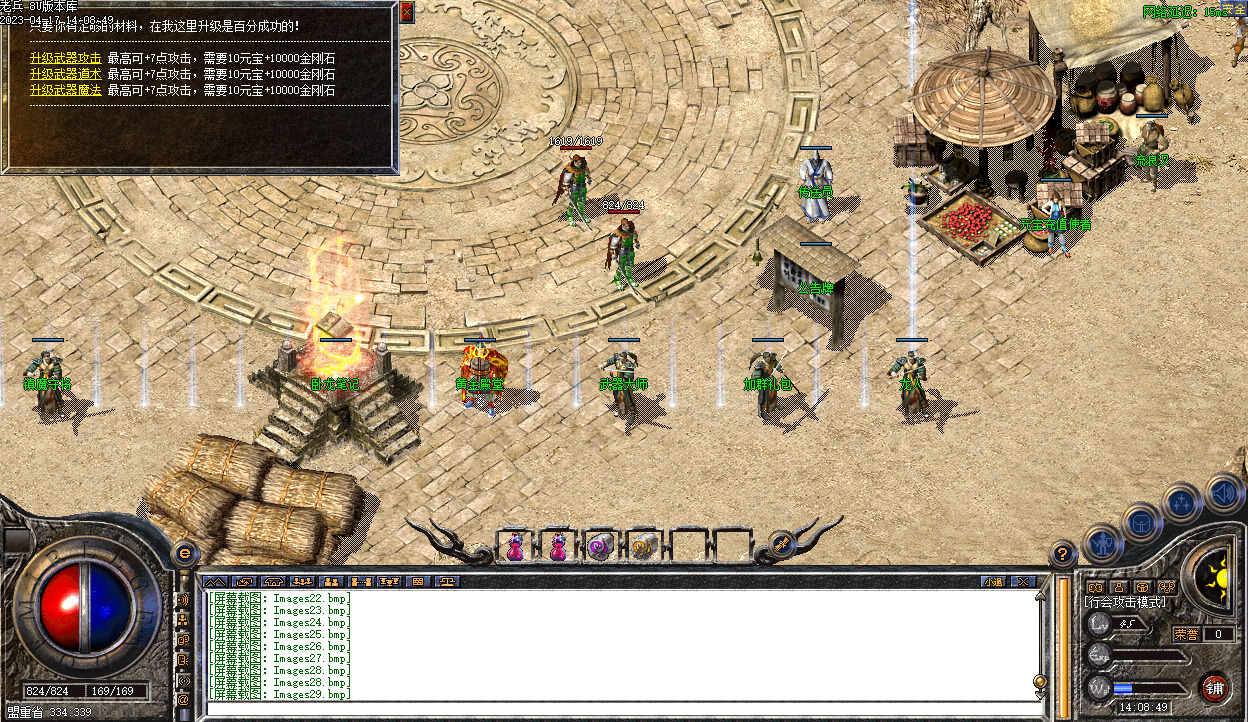Image resolution: width=1248 pixels, height=722 pixels.
Task: Click the round orange e button
Action: click(184, 553)
